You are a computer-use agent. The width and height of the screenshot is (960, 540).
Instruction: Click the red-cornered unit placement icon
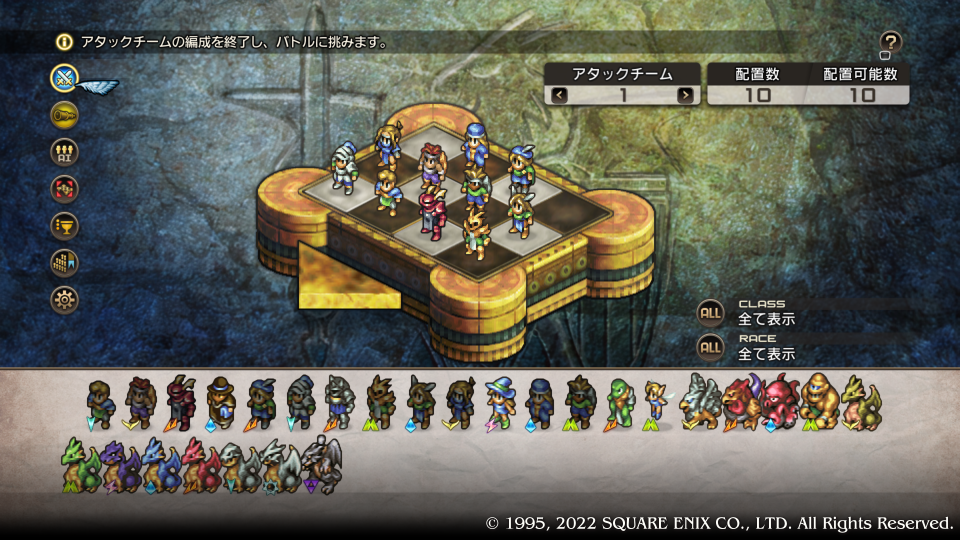click(x=66, y=188)
